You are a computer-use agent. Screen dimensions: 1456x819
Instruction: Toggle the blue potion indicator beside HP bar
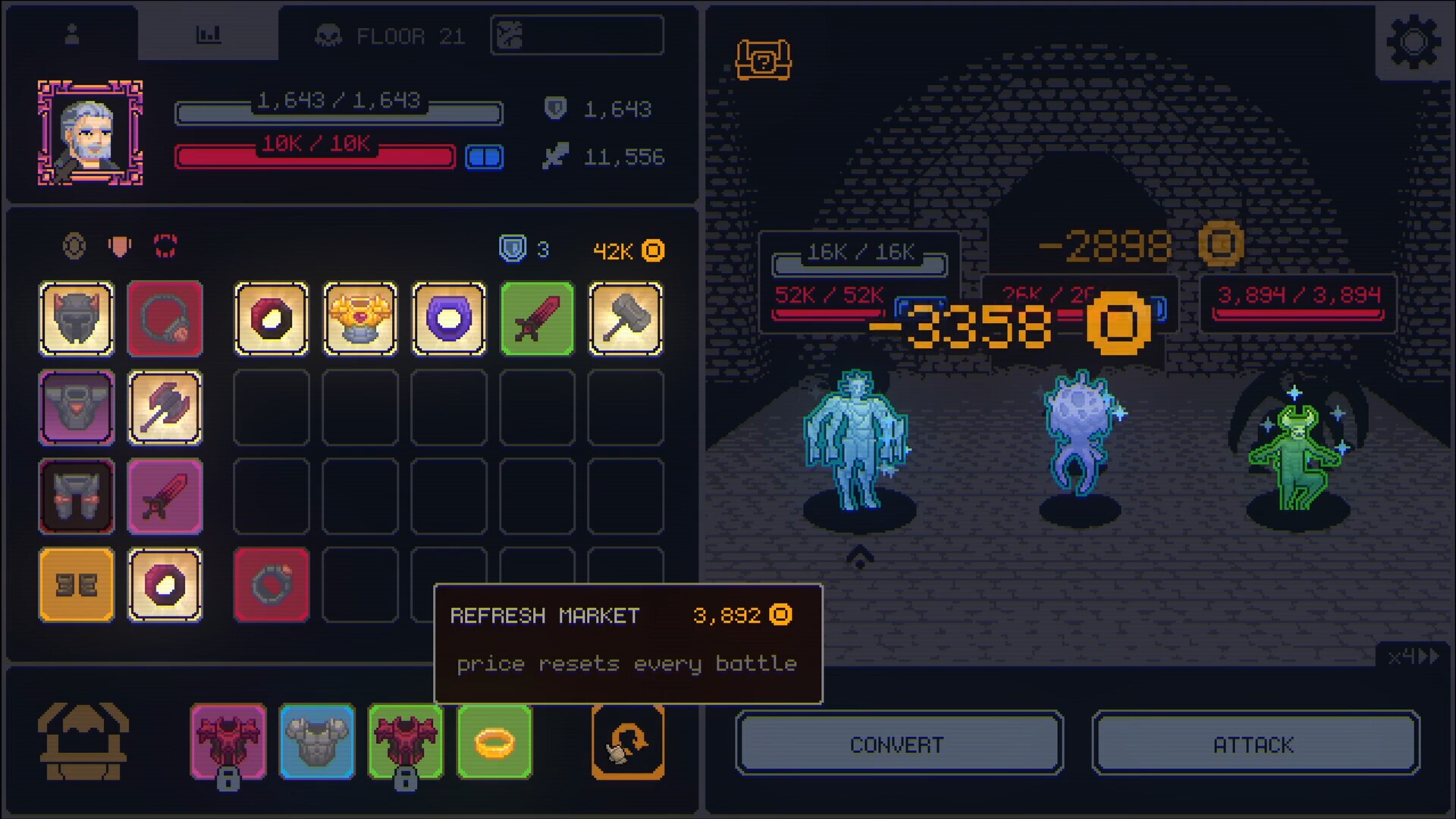point(485,157)
